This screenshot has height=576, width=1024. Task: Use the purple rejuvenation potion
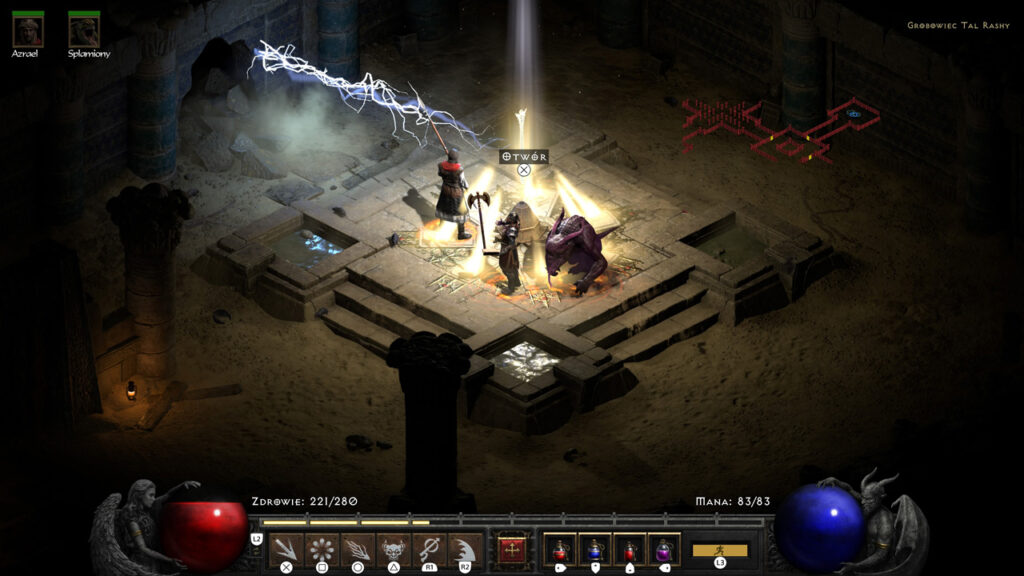(x=663, y=550)
